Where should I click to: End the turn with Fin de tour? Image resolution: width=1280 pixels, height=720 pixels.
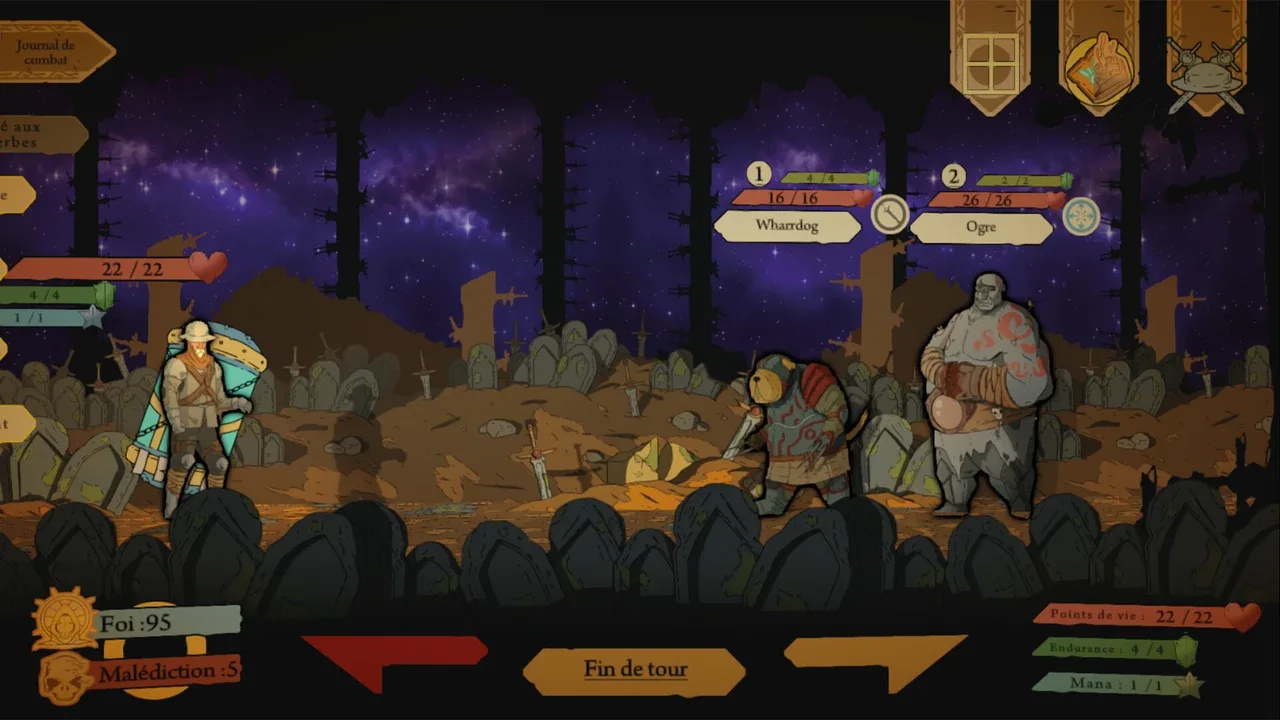tap(635, 670)
